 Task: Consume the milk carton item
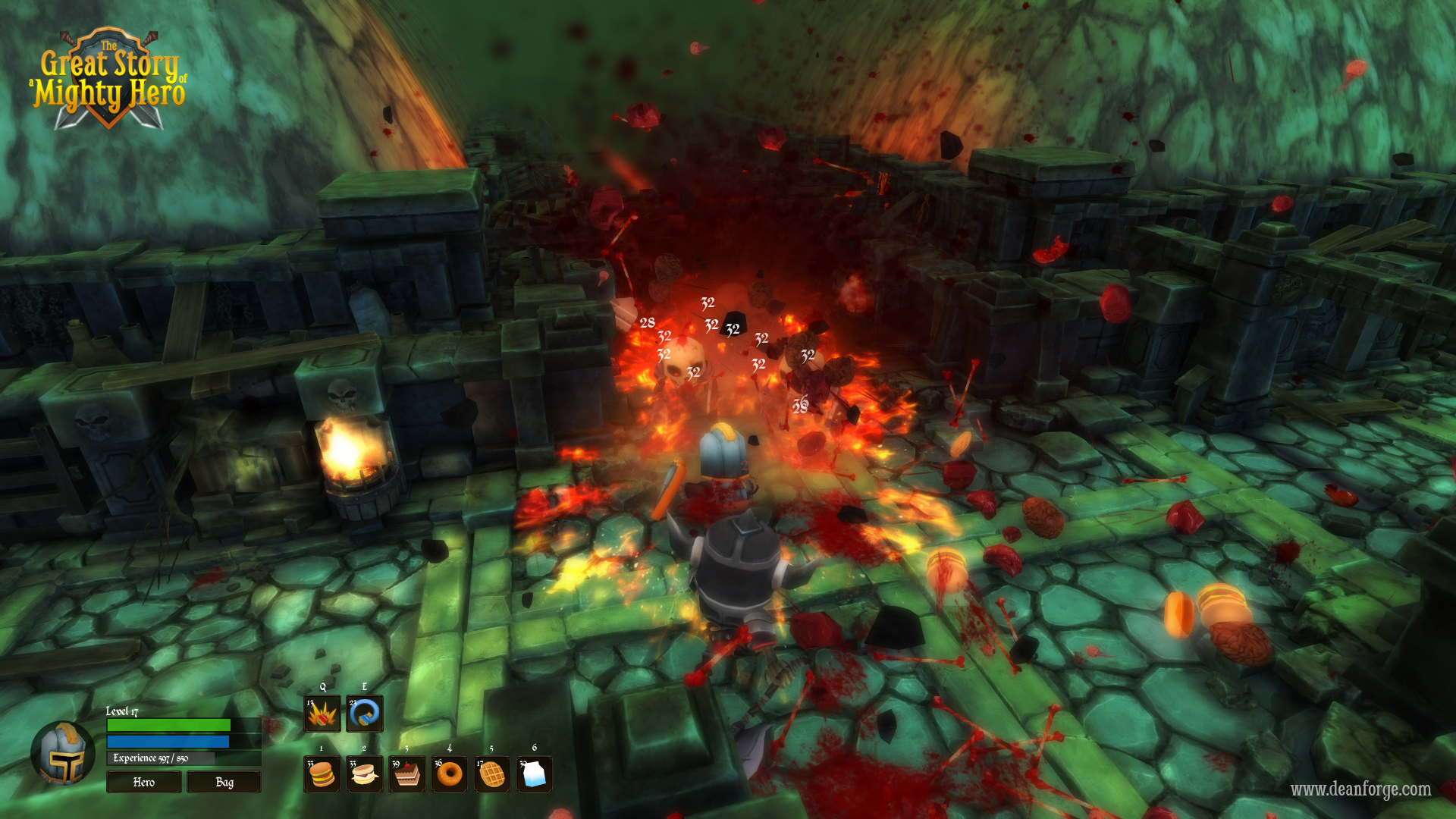click(x=535, y=773)
